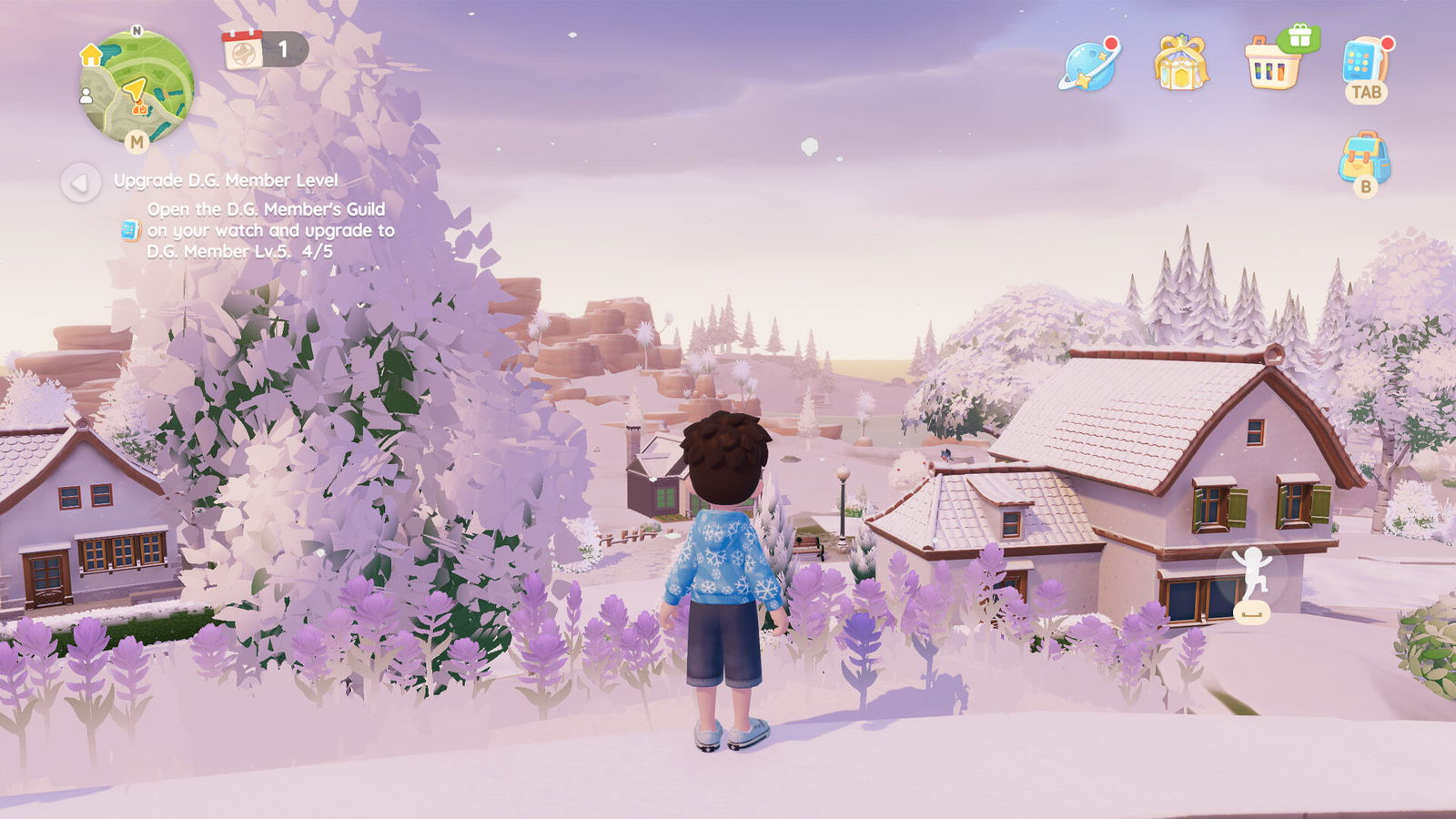Open the golden gift house icon
The height and width of the screenshot is (819, 1456).
(1180, 63)
